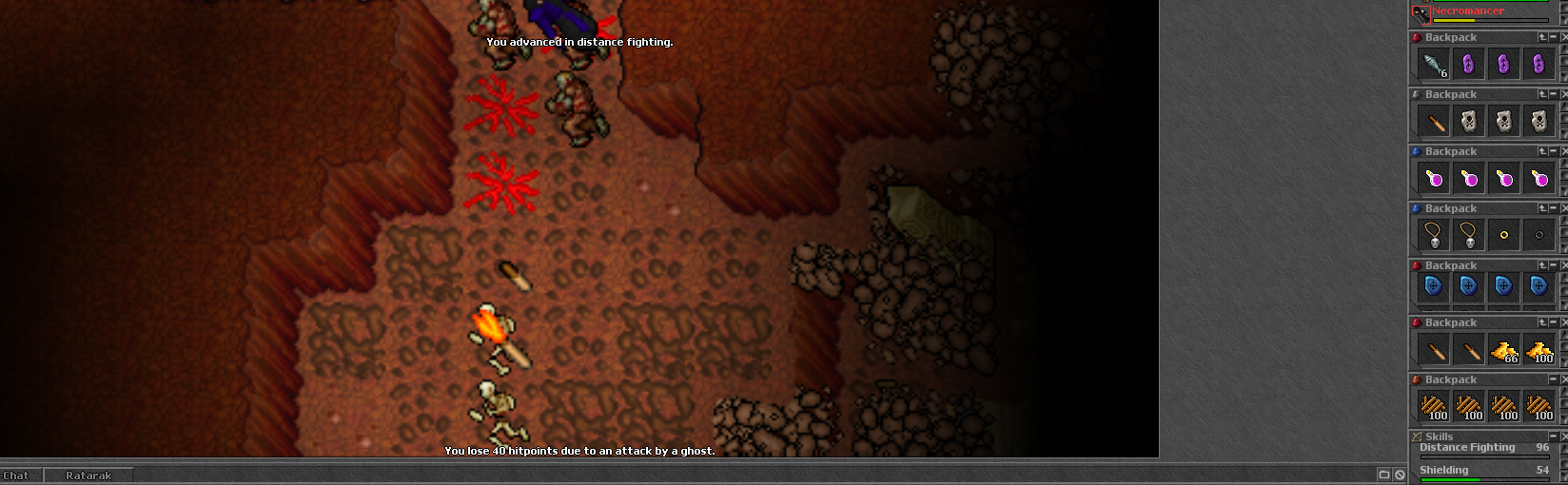This screenshot has height=485, width=1568.
Task: Minimize the Skills panel
Action: pyautogui.click(x=1554, y=436)
